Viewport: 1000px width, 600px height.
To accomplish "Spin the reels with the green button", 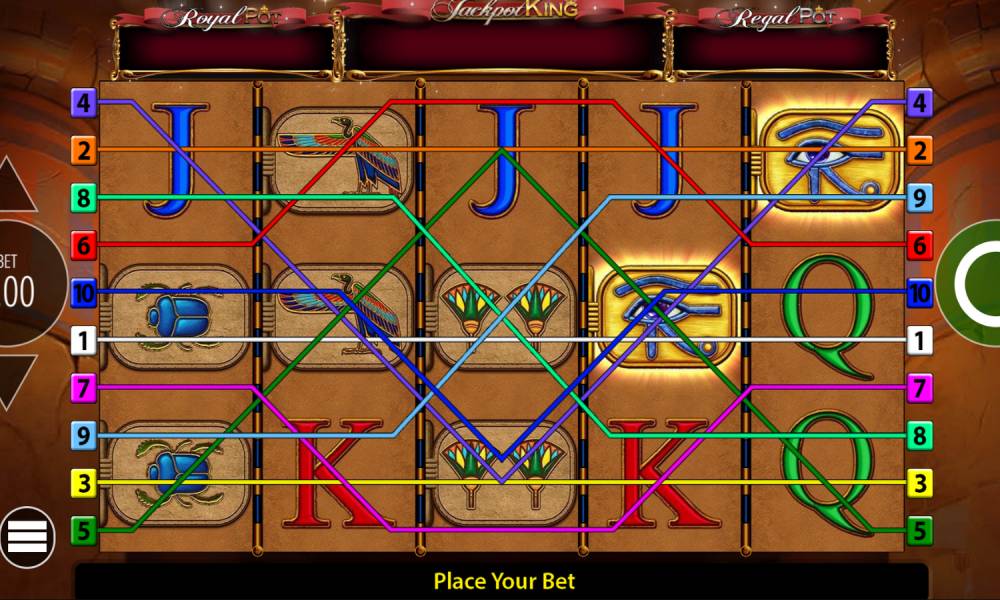I will (975, 285).
